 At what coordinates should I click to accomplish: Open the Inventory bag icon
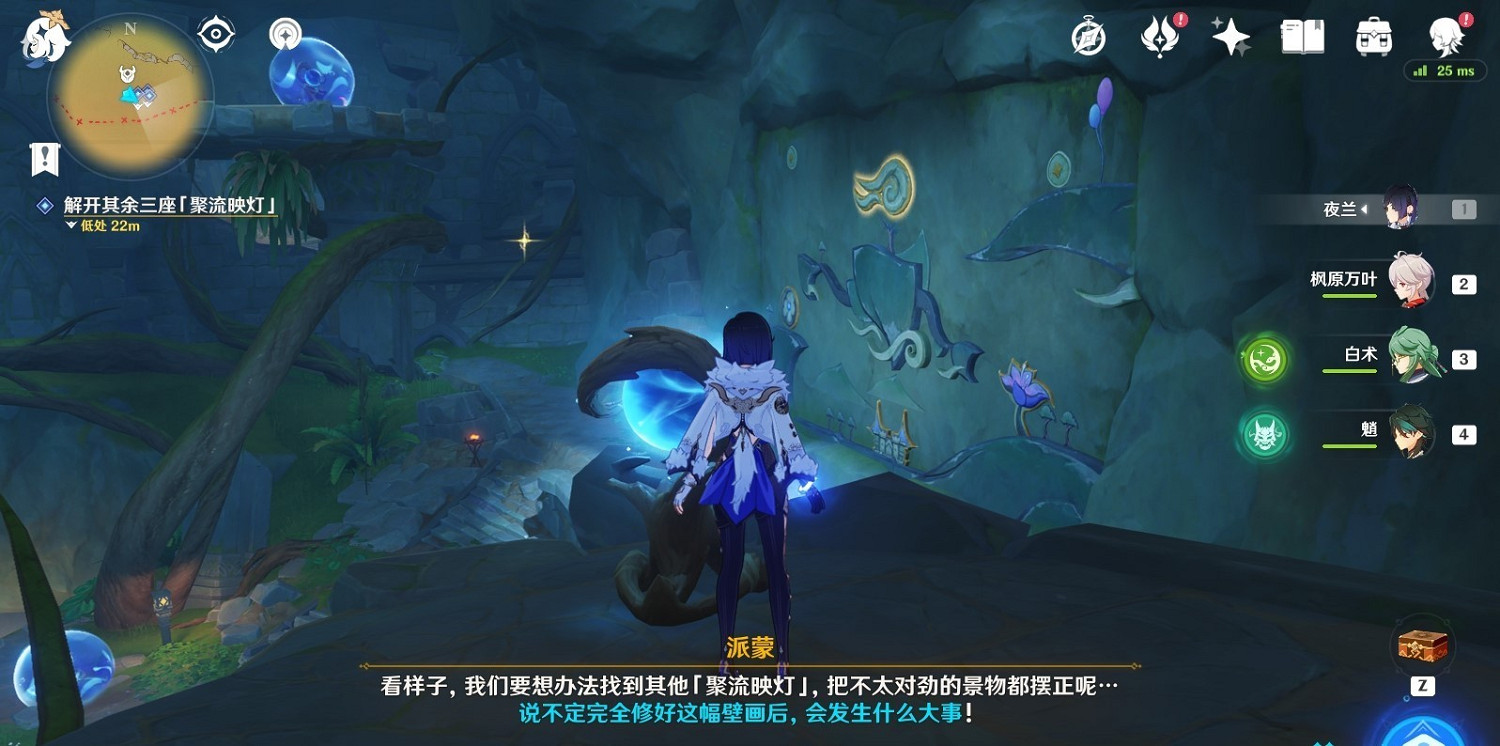(1372, 36)
